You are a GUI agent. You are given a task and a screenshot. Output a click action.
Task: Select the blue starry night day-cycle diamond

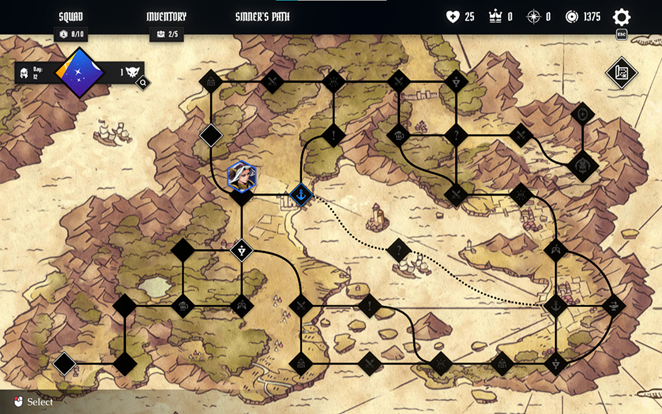click(x=78, y=72)
